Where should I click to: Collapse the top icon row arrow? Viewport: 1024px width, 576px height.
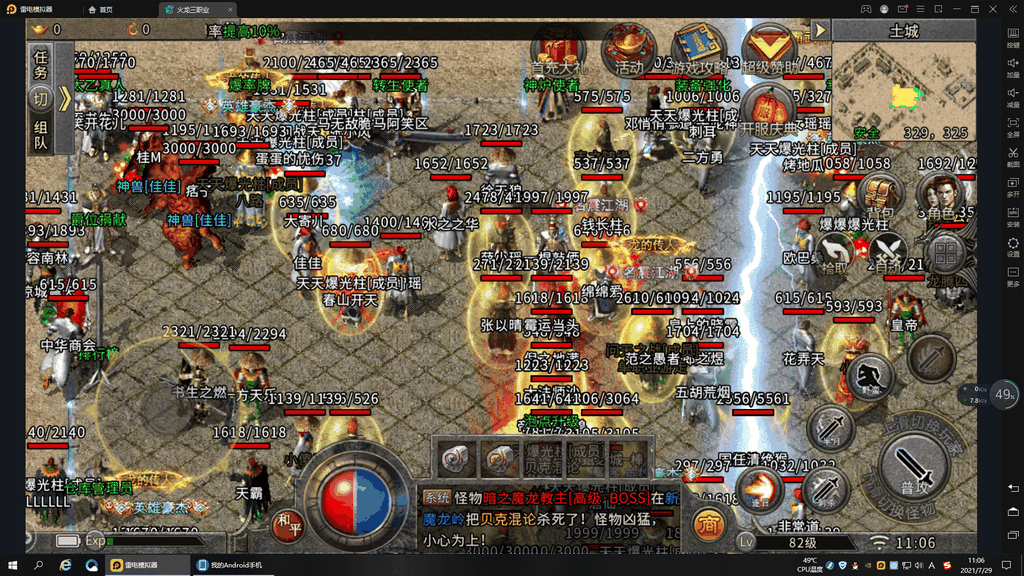tap(820, 30)
